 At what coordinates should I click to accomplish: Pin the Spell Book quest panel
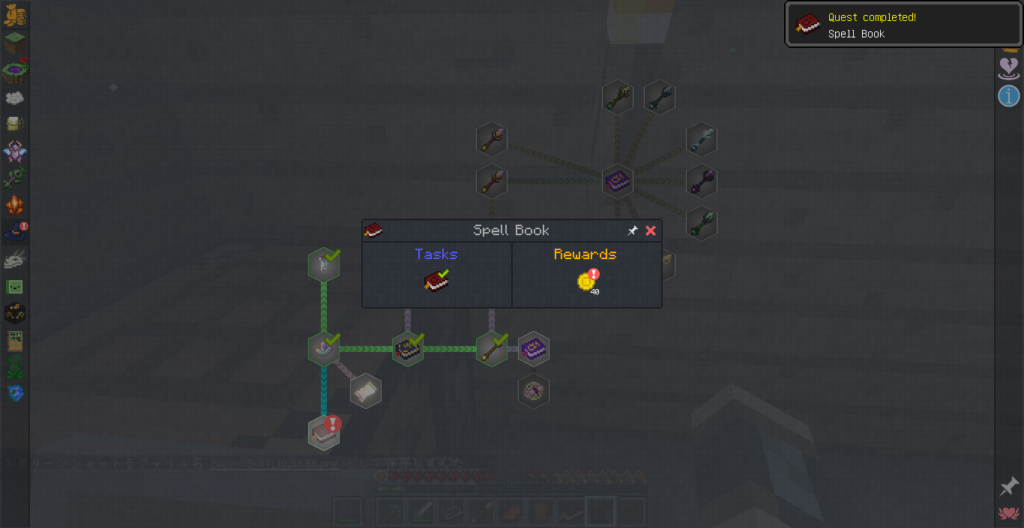pos(632,231)
